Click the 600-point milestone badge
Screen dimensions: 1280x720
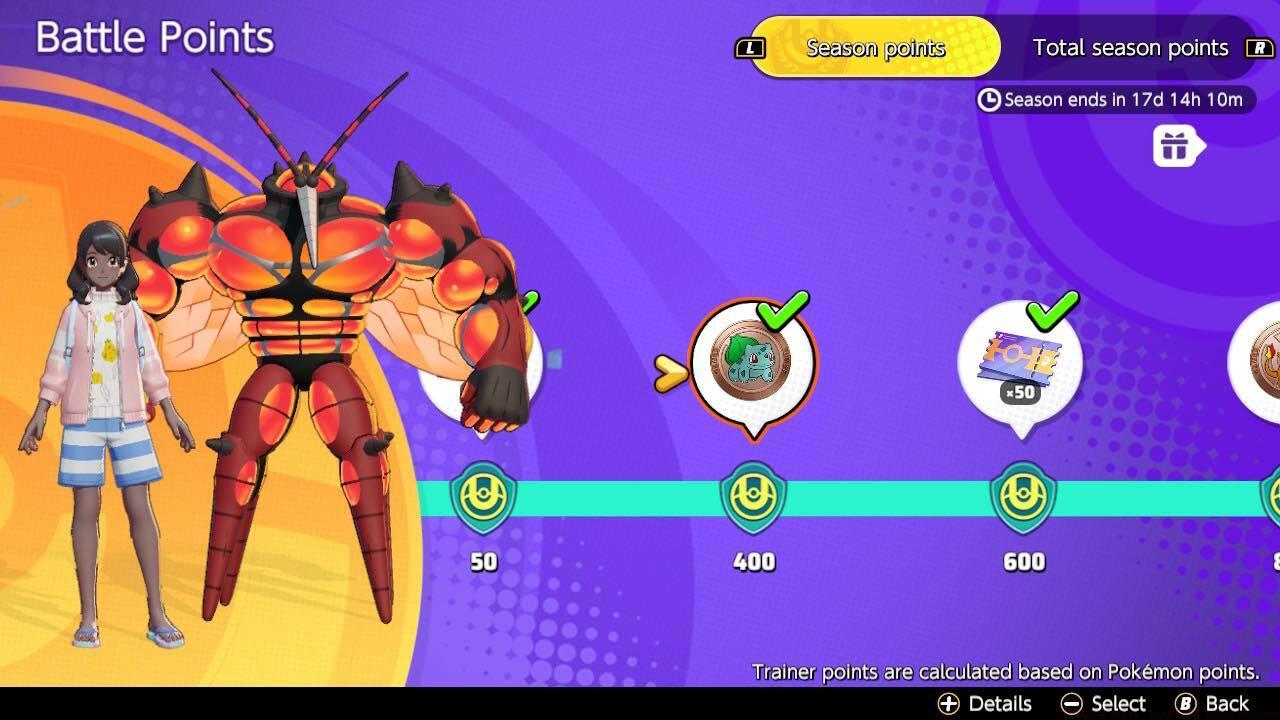1021,497
